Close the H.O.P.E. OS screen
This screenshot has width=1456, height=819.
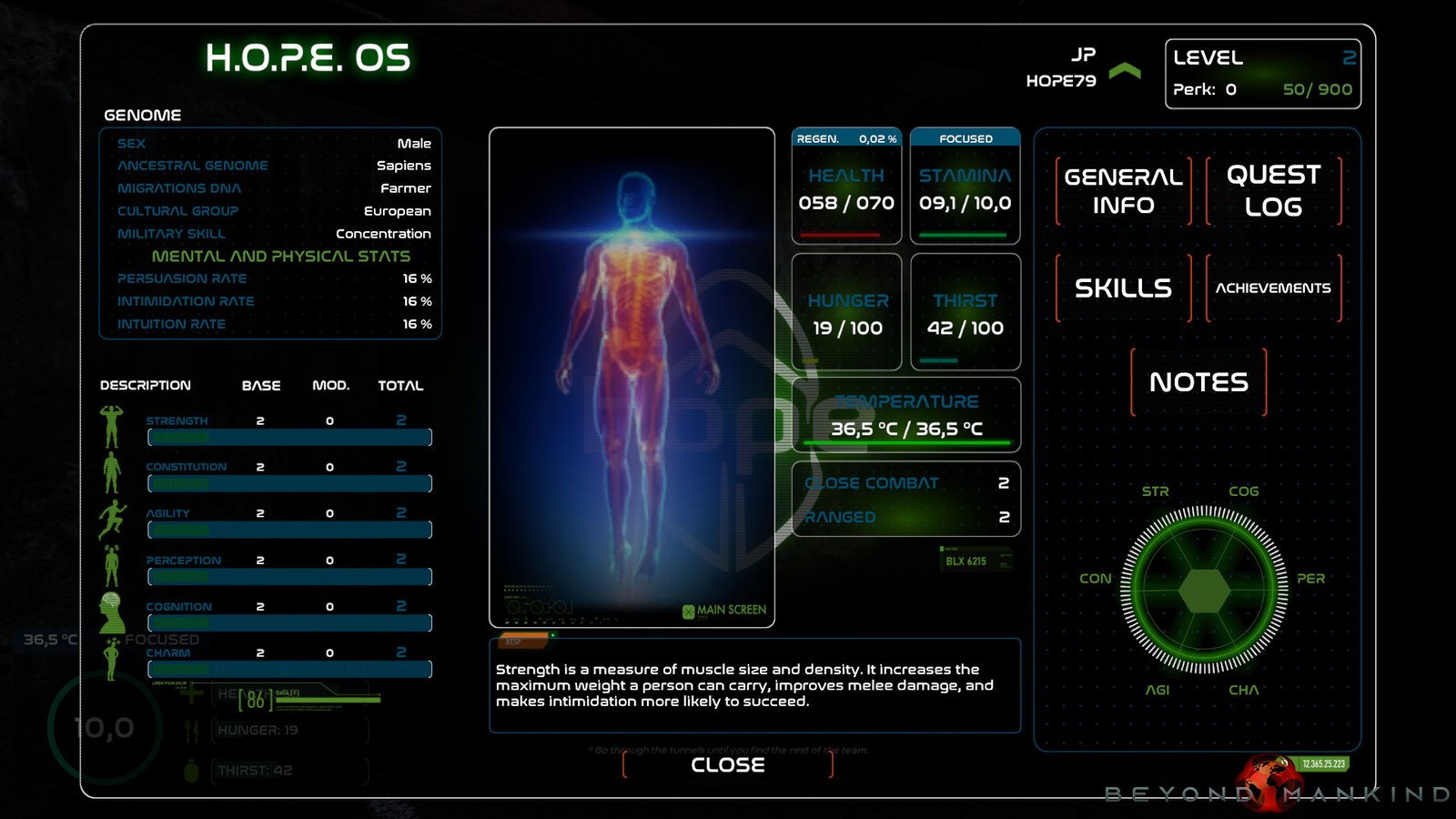click(727, 765)
